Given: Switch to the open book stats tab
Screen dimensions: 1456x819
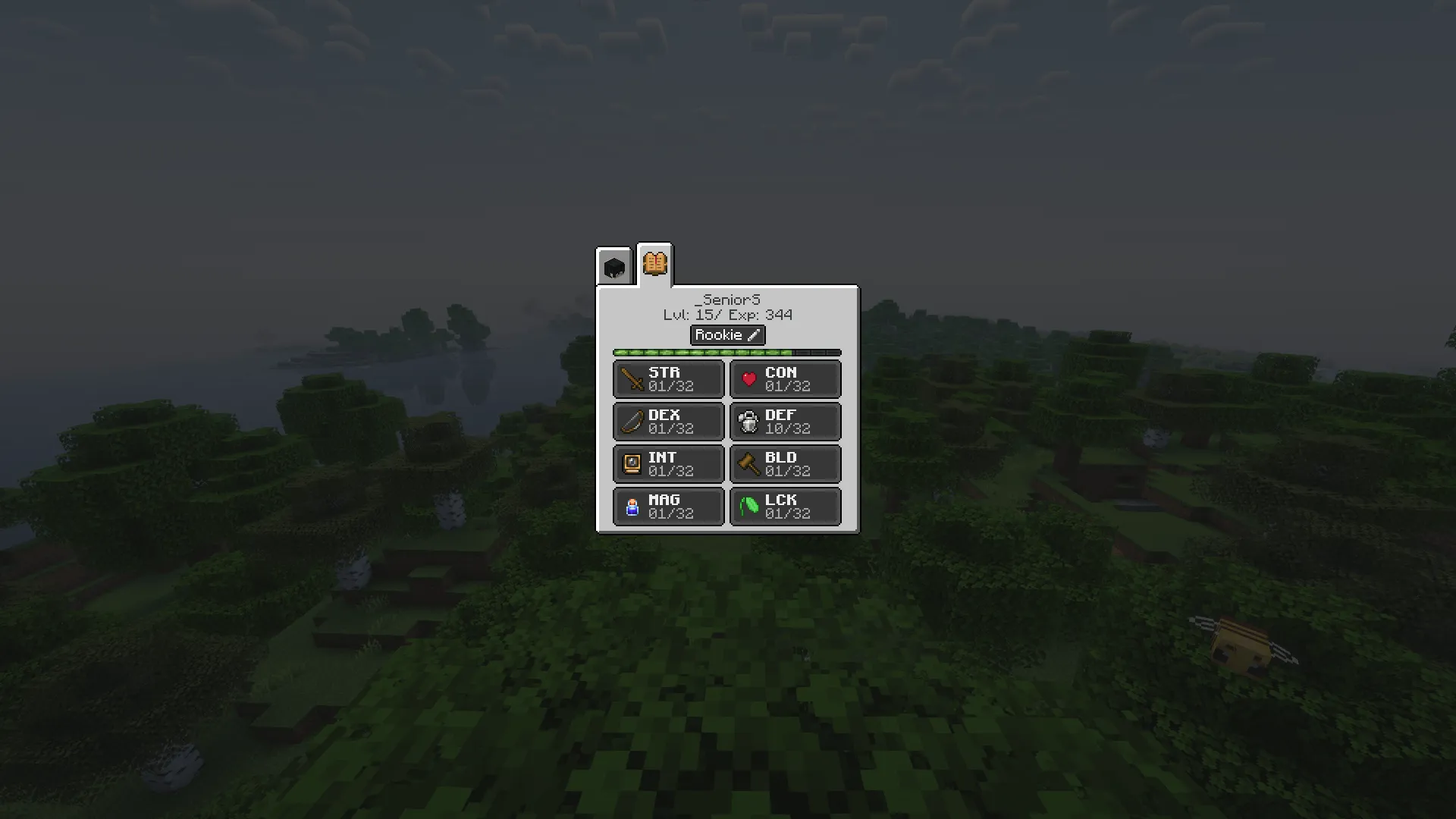Looking at the screenshot, I should click(x=654, y=264).
